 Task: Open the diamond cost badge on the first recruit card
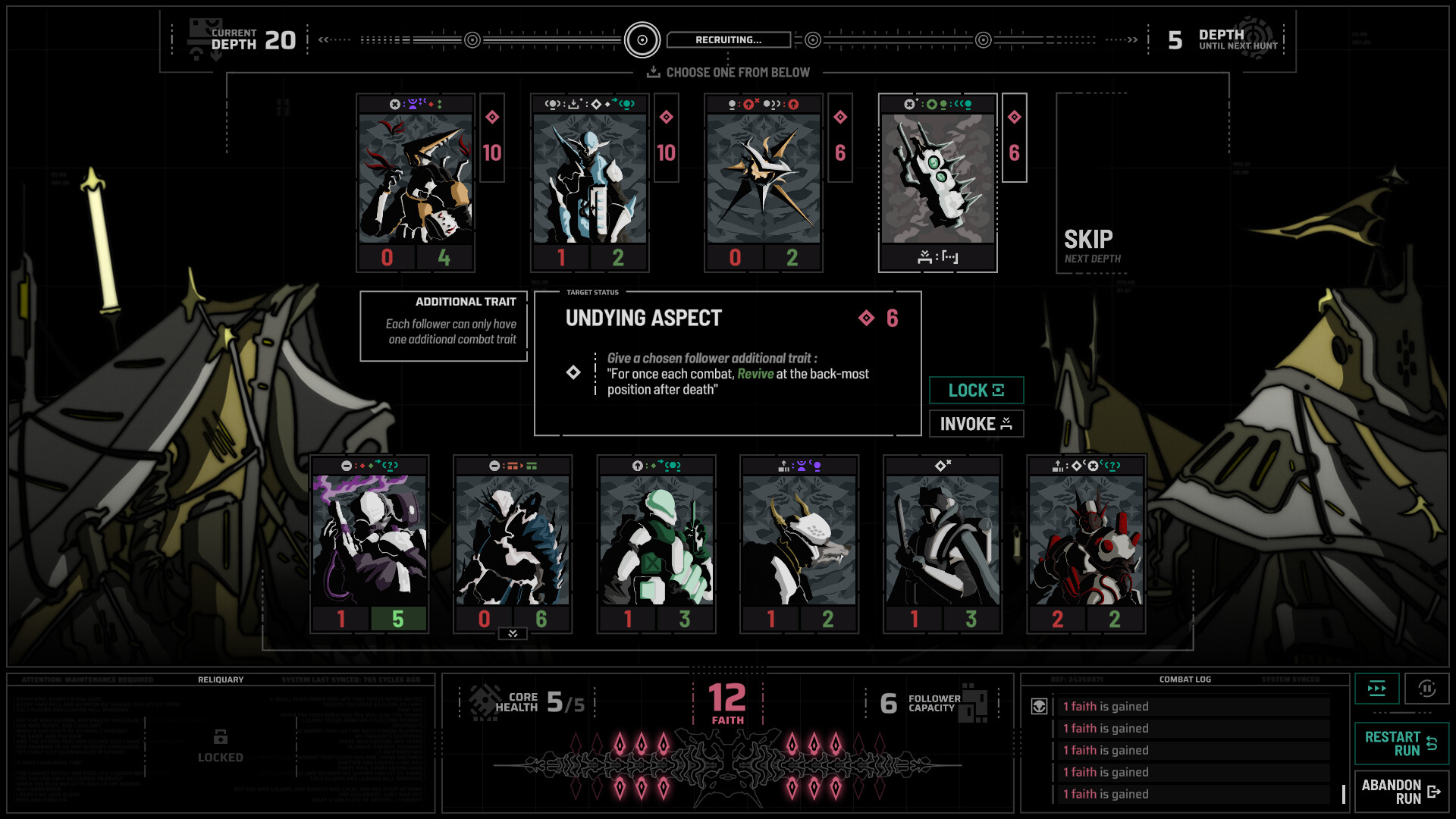(491, 118)
